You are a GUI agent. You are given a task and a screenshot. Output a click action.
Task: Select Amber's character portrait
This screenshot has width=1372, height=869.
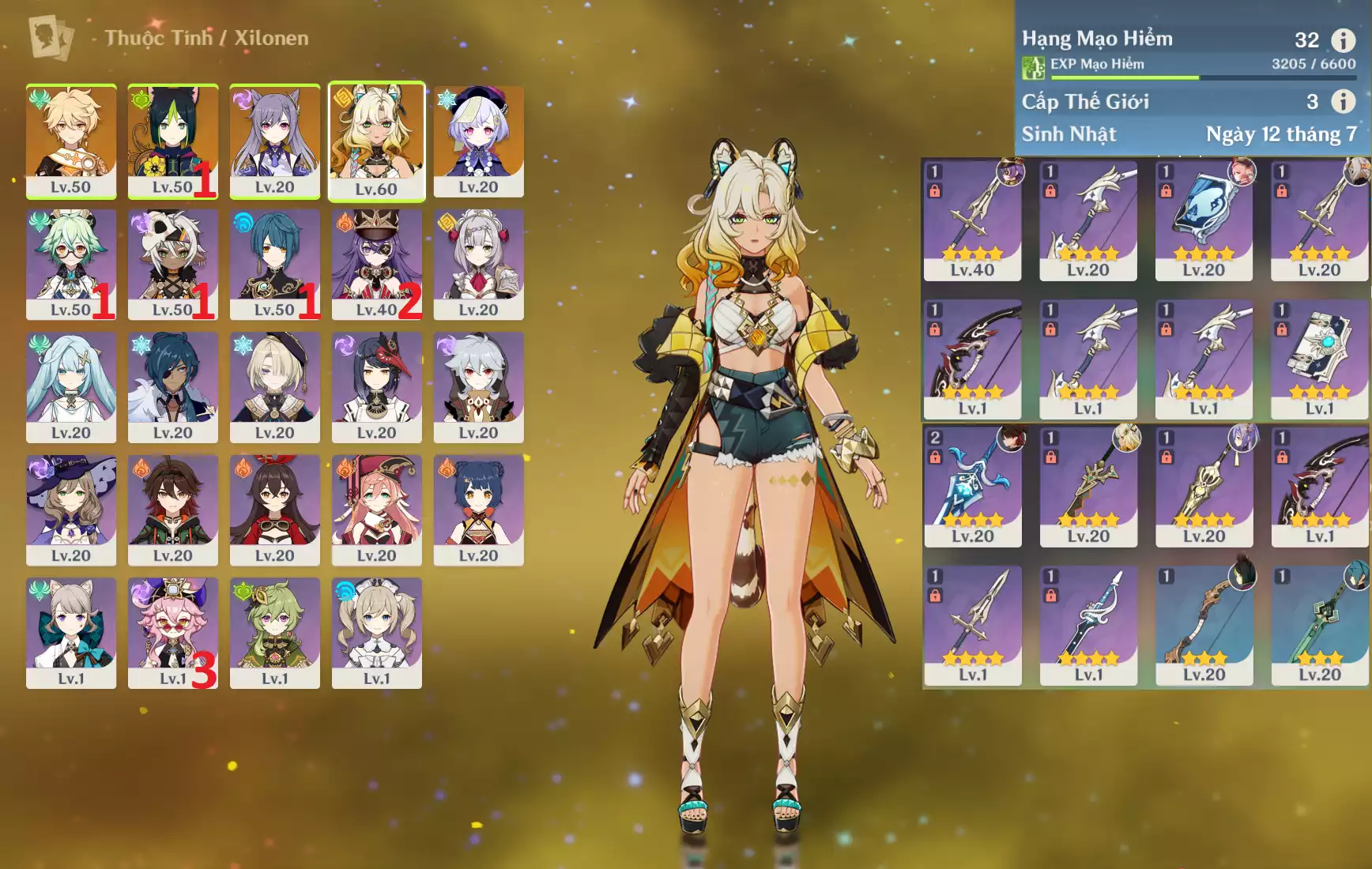[274, 510]
